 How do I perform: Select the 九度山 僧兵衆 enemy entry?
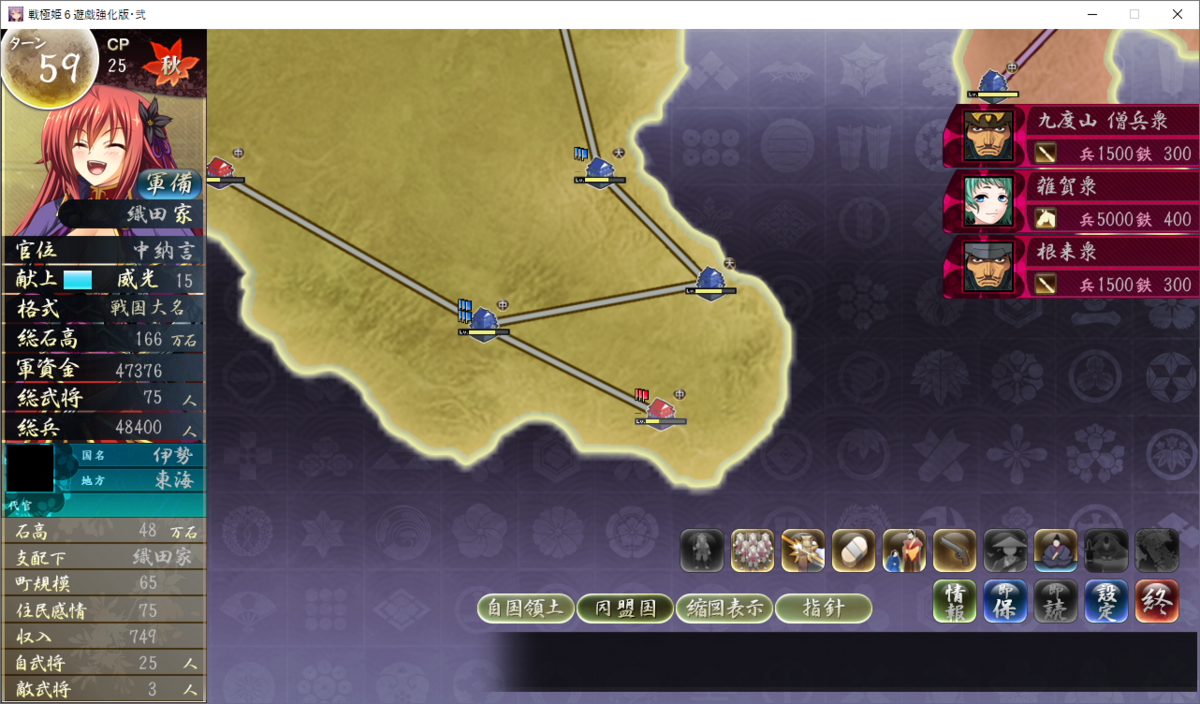[x=1072, y=136]
